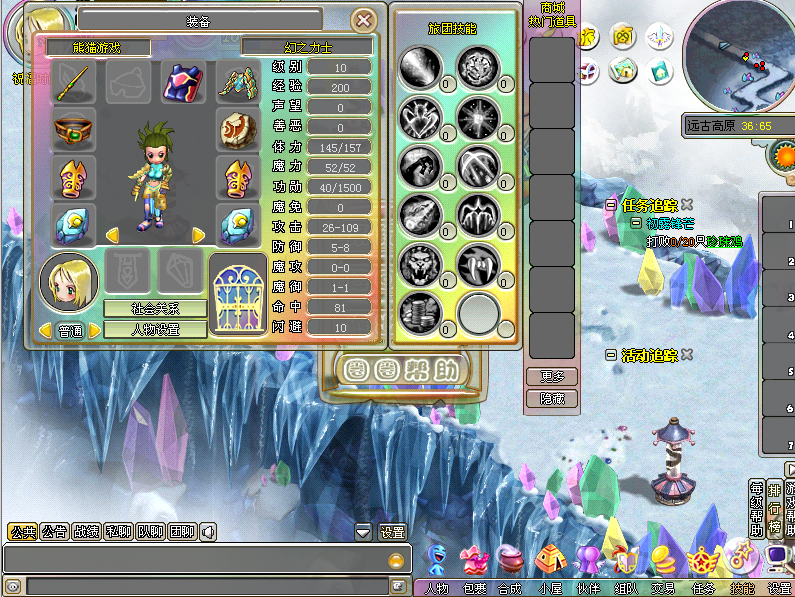Select the green gem belt slot
This screenshot has width=795, height=597.
(74, 130)
